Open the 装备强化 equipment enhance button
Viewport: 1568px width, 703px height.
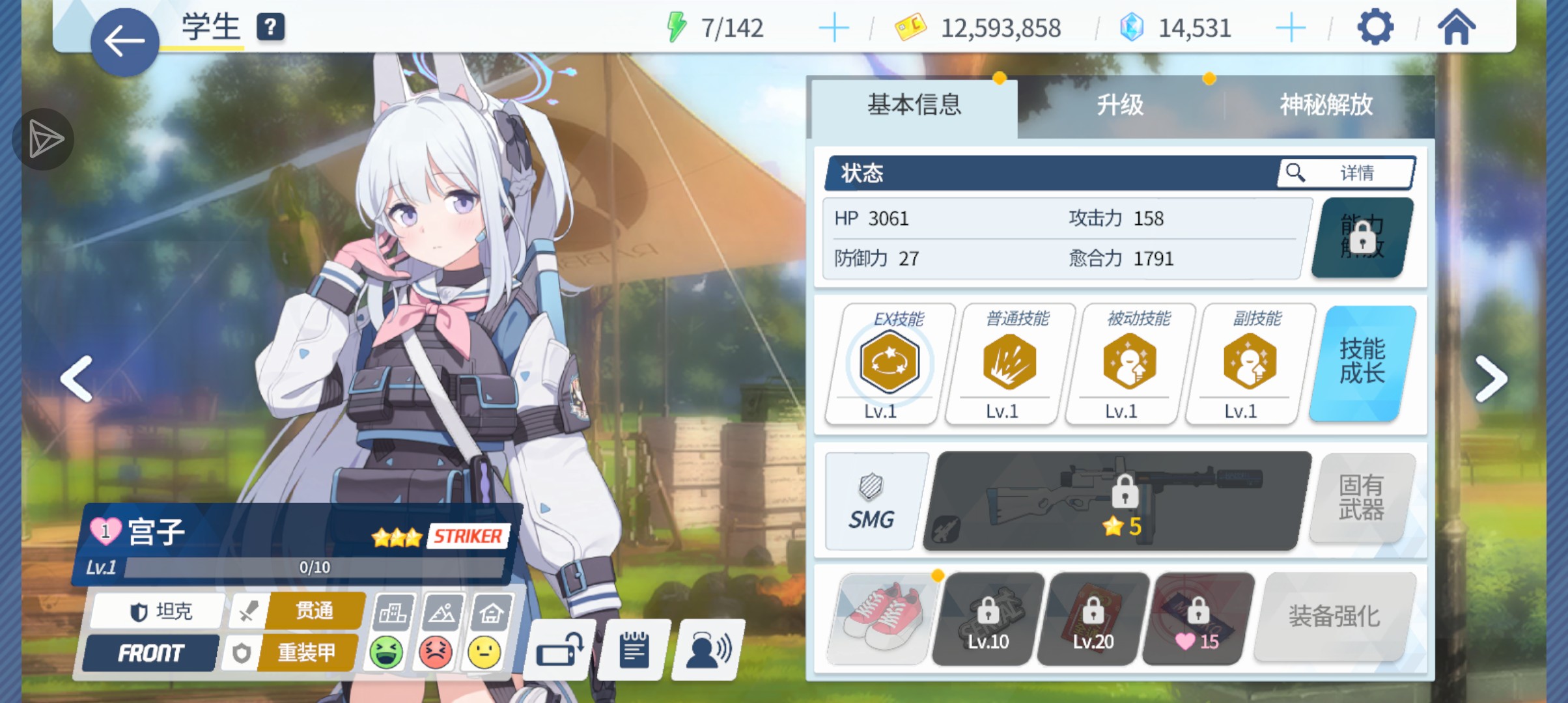coord(1334,616)
